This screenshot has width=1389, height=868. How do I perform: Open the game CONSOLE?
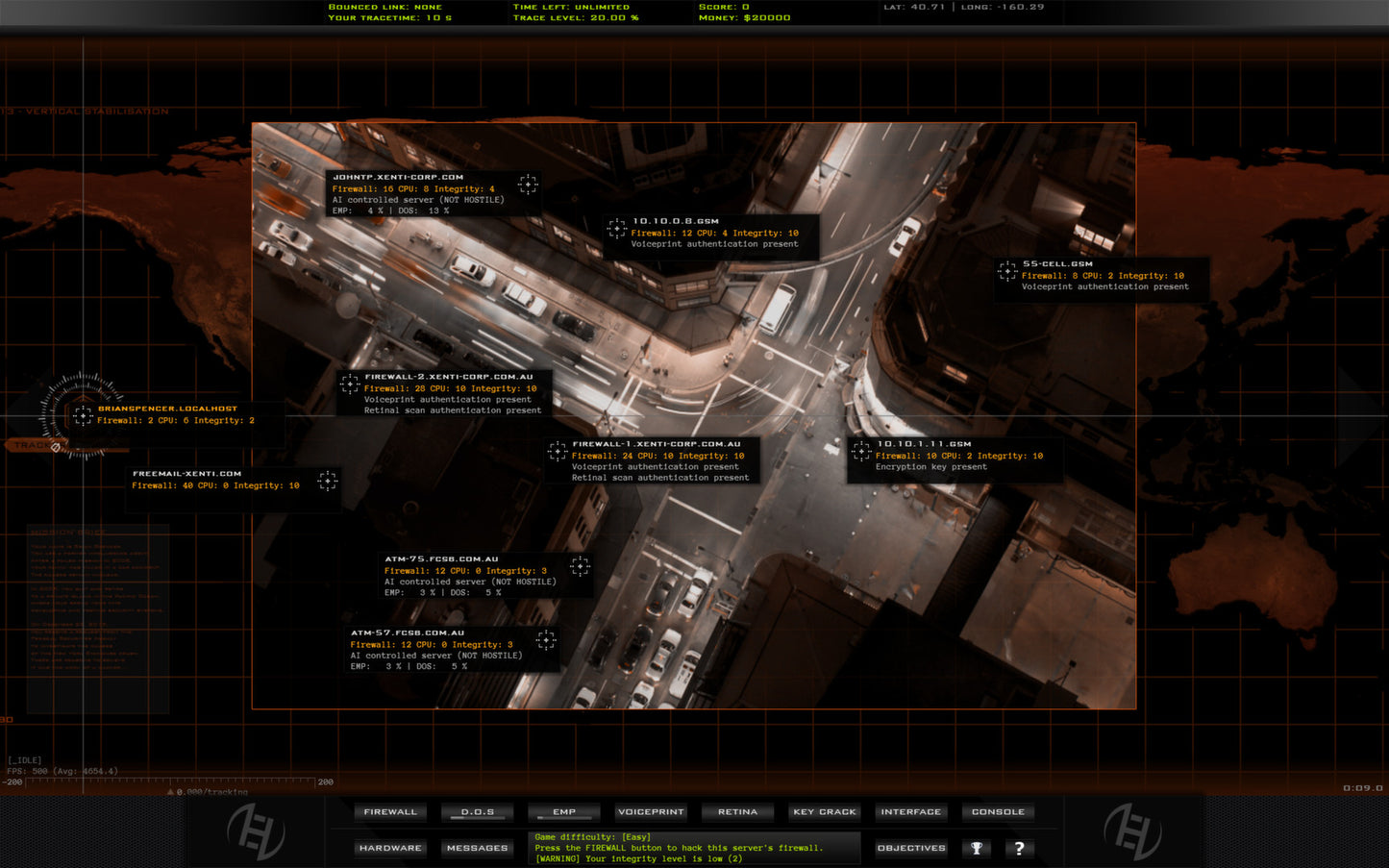997,811
